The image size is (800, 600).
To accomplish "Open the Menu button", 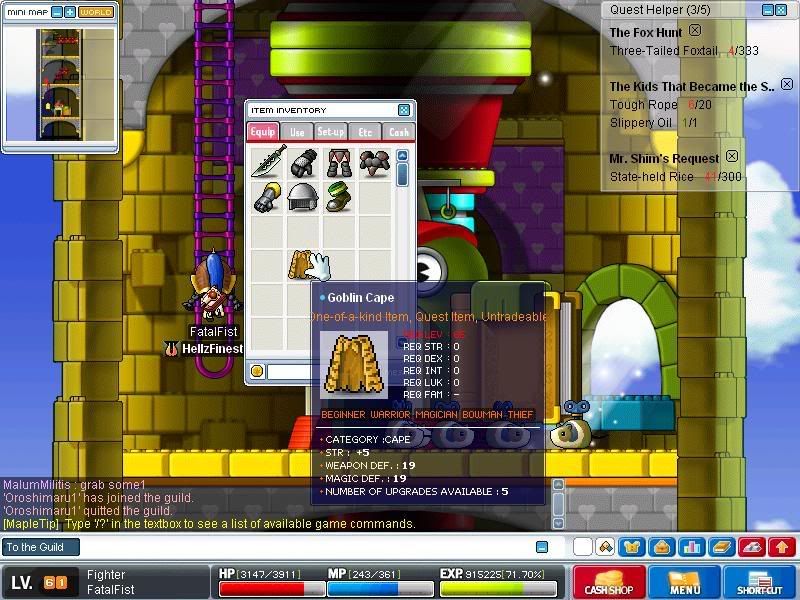I will pyautogui.click(x=685, y=582).
